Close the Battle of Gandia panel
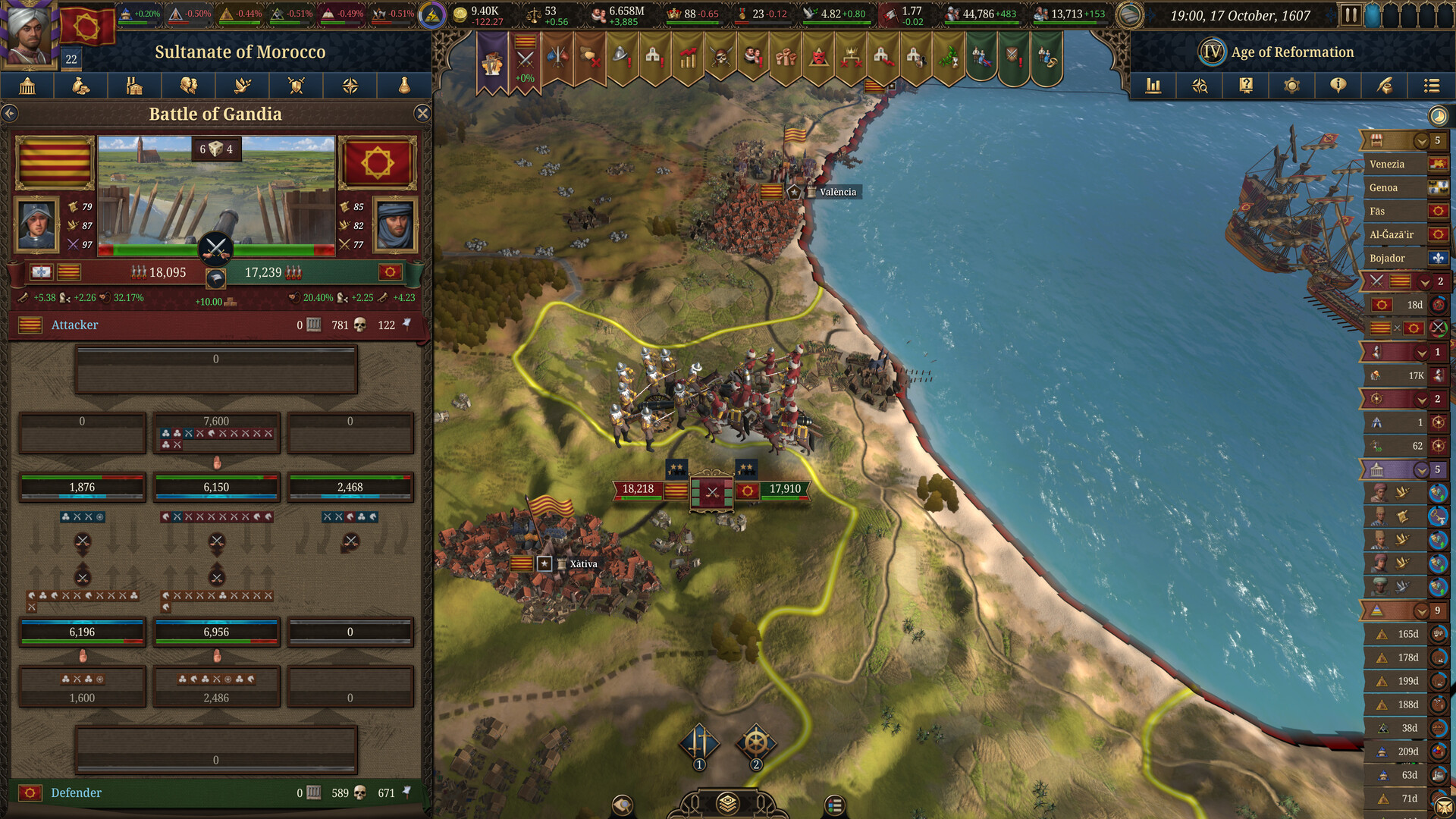 422,114
